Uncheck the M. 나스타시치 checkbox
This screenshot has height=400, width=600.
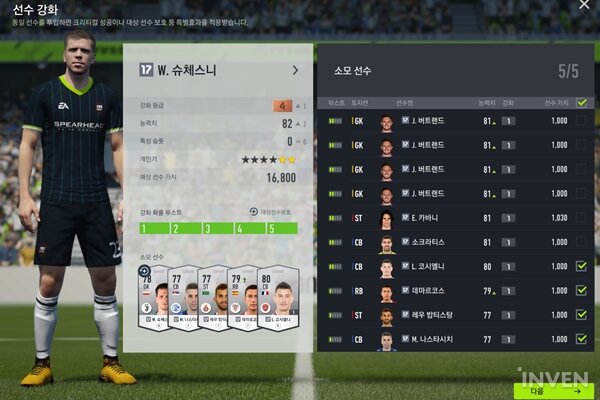tap(581, 340)
